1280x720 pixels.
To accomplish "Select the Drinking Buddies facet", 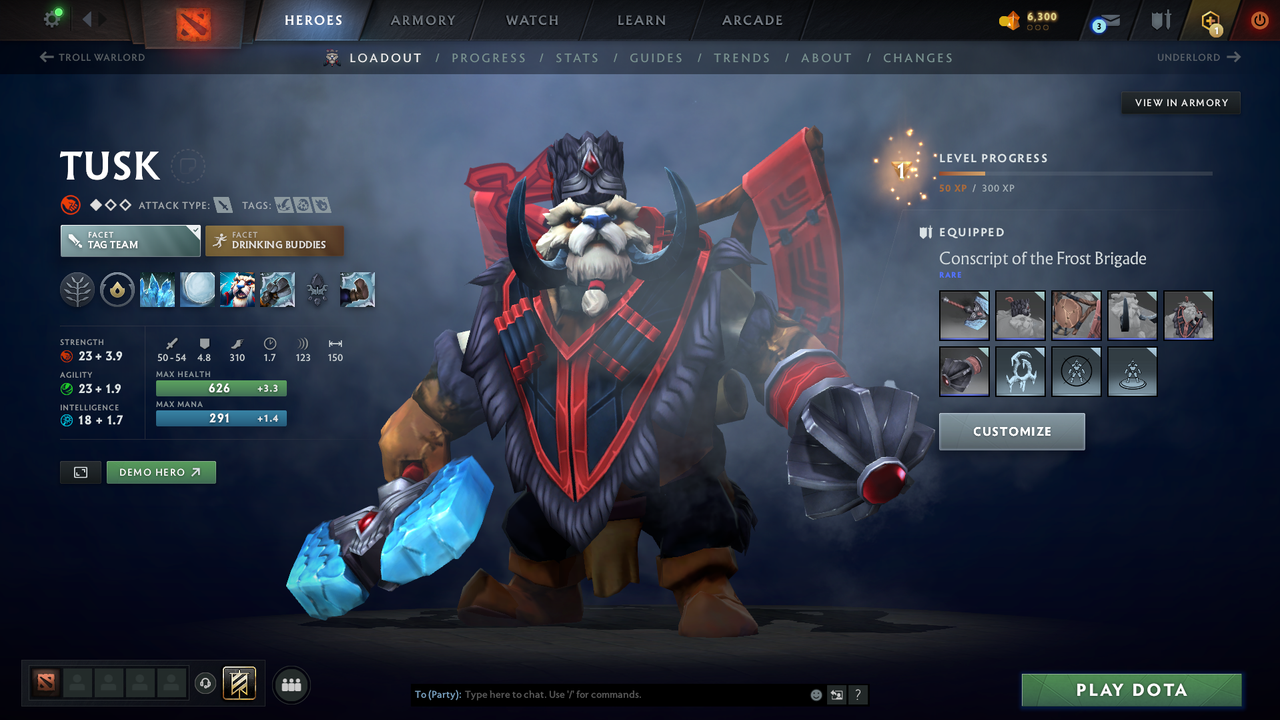I will 275,240.
